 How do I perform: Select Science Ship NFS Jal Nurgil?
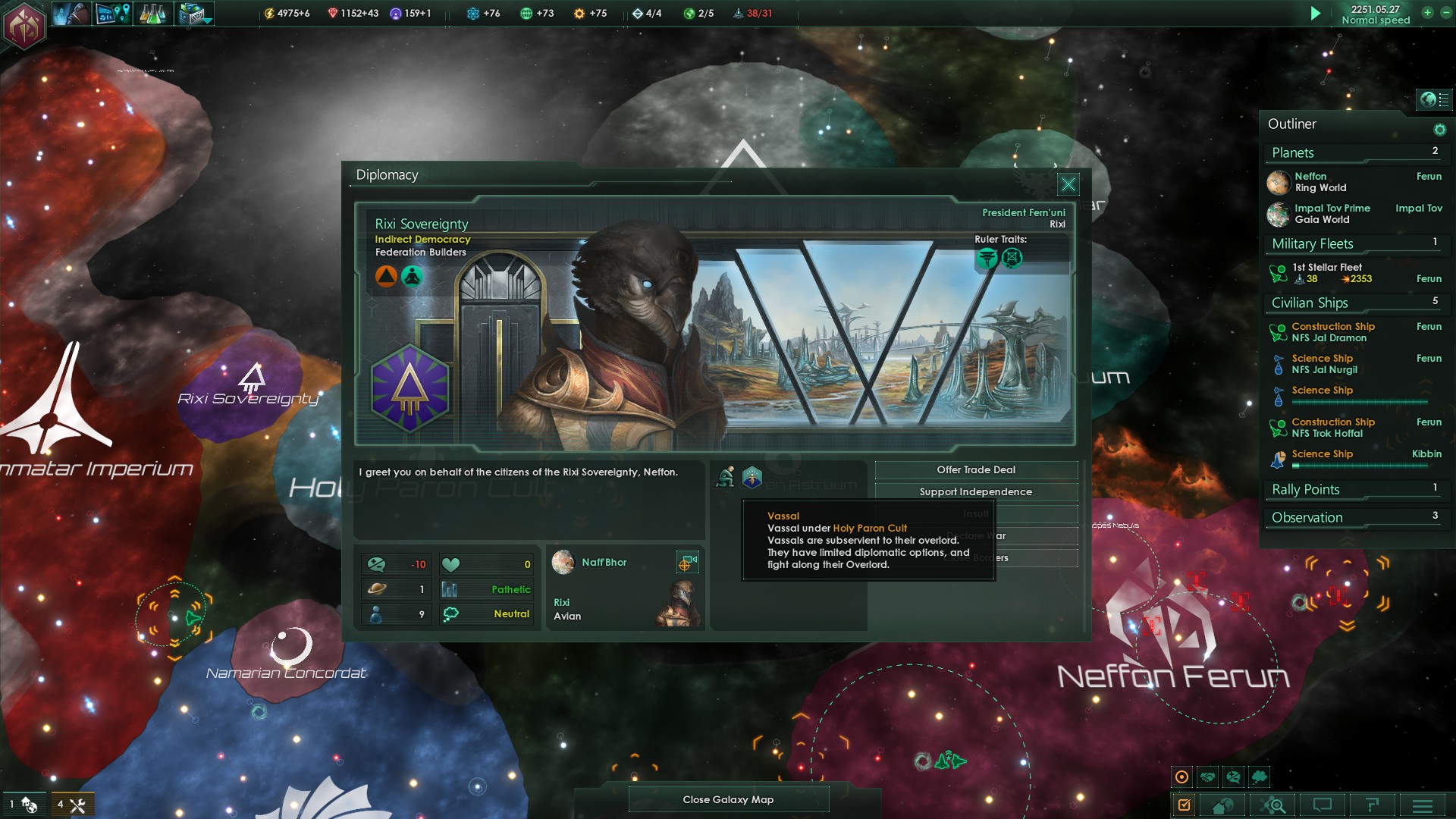click(1324, 364)
